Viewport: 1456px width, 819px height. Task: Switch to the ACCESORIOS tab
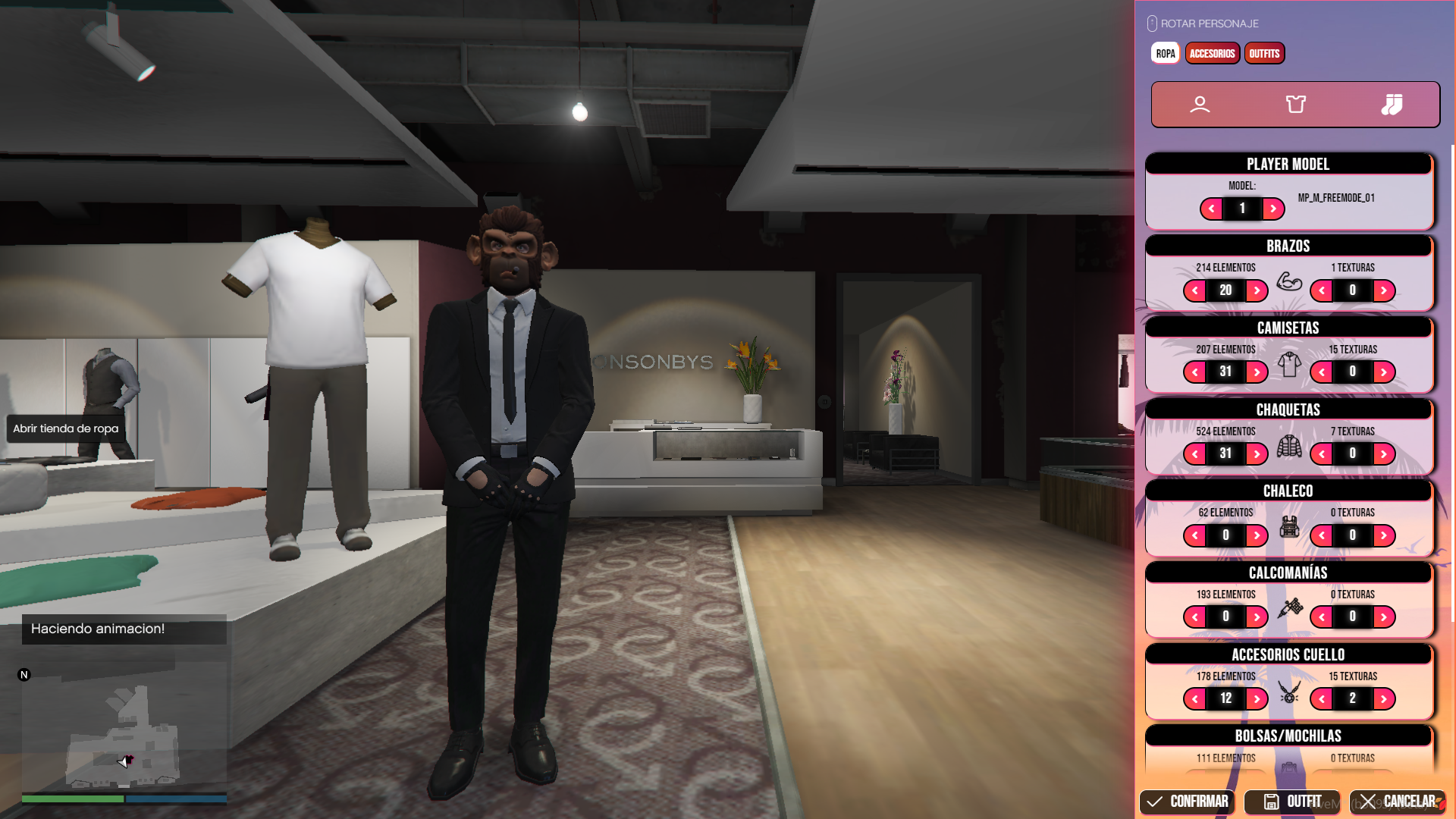coord(1212,53)
